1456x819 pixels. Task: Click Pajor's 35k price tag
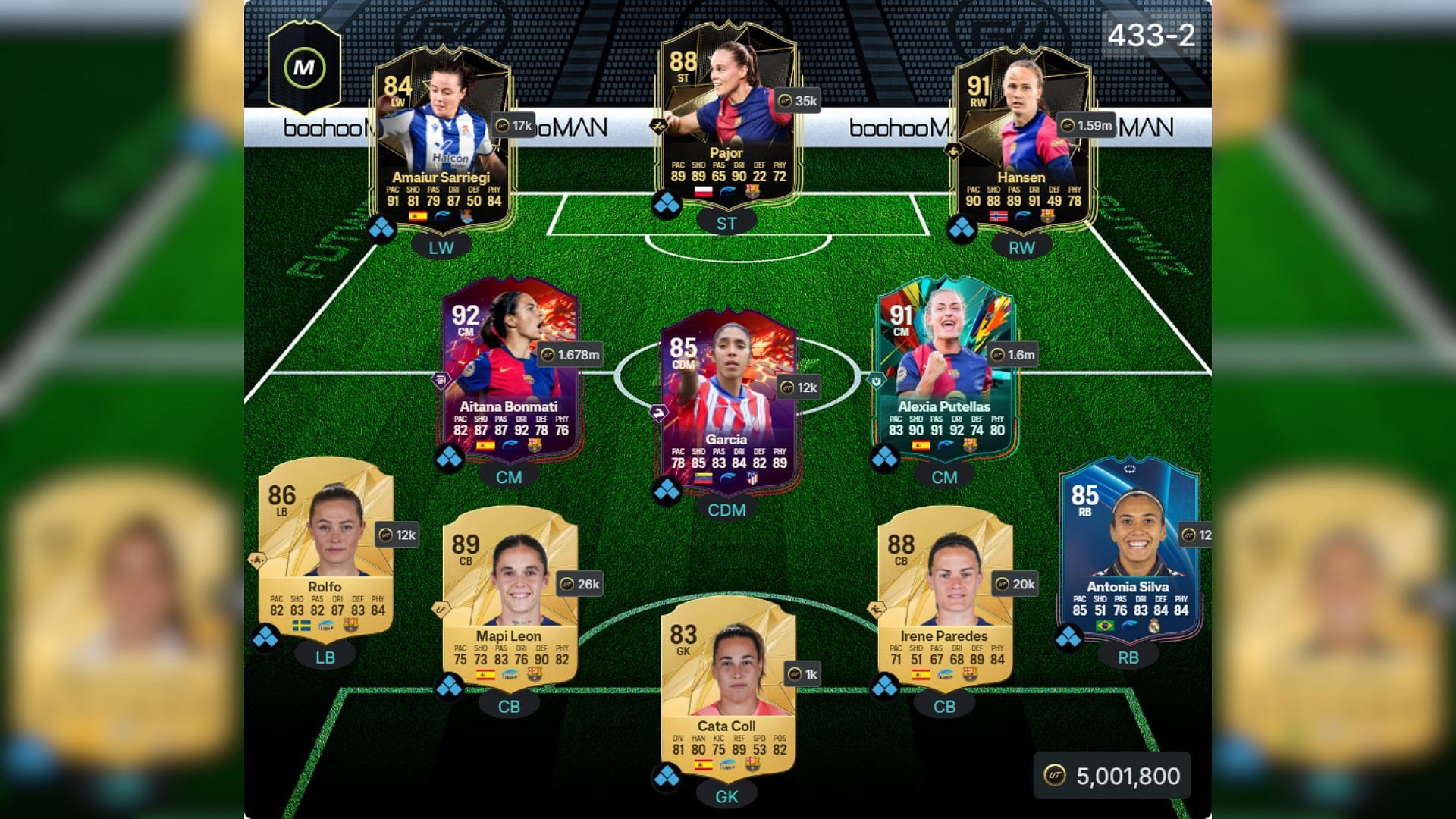(x=798, y=101)
